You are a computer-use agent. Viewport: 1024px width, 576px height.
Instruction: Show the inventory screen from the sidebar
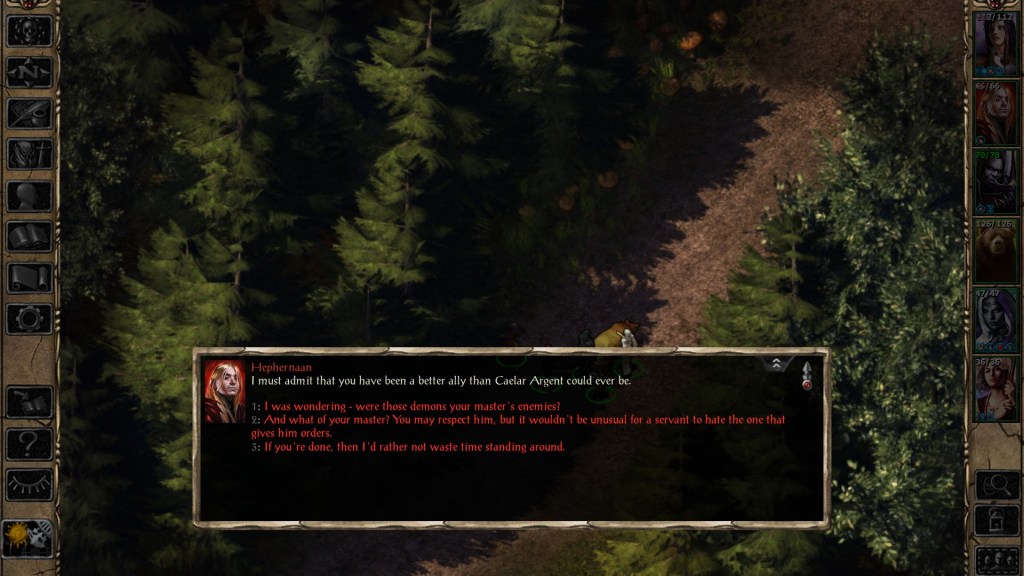(29, 154)
